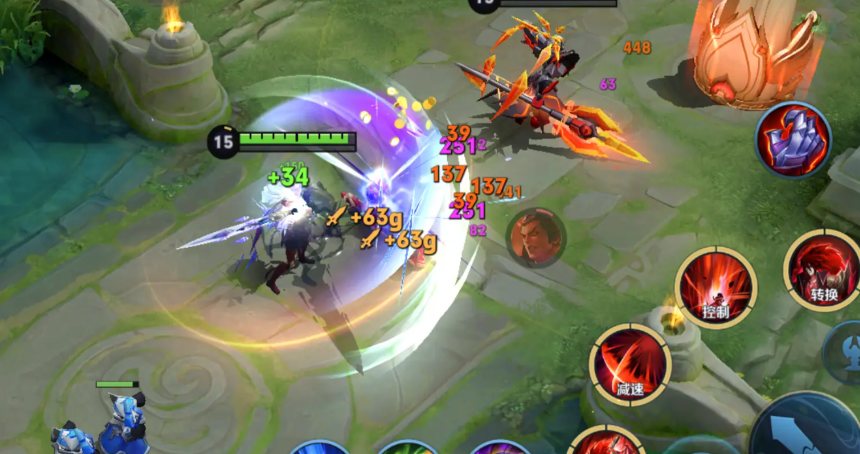Target the enemy hero portrait icon
The image size is (860, 454).
pyautogui.click(x=536, y=237)
